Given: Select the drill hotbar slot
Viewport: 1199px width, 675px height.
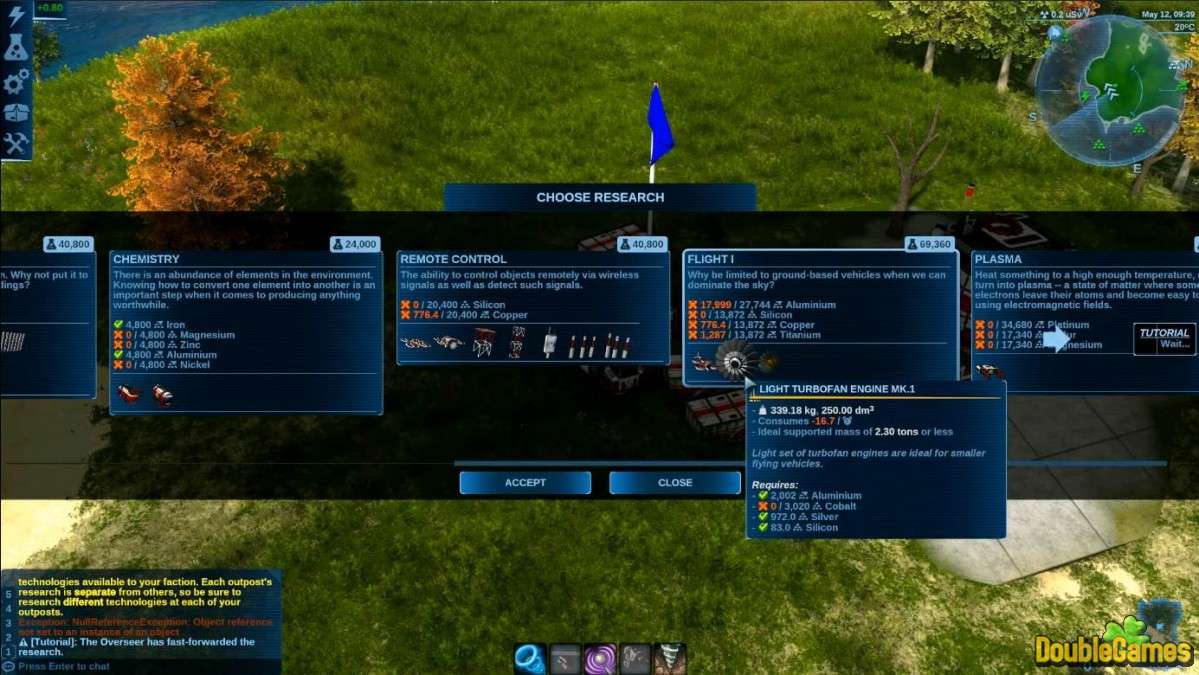Looking at the screenshot, I should [x=669, y=658].
